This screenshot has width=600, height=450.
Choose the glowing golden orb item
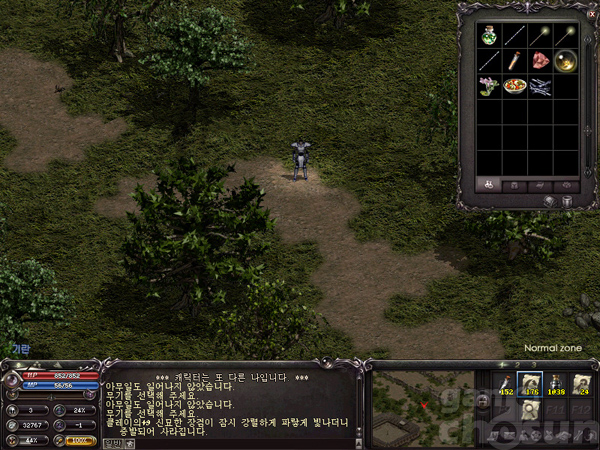(x=567, y=61)
